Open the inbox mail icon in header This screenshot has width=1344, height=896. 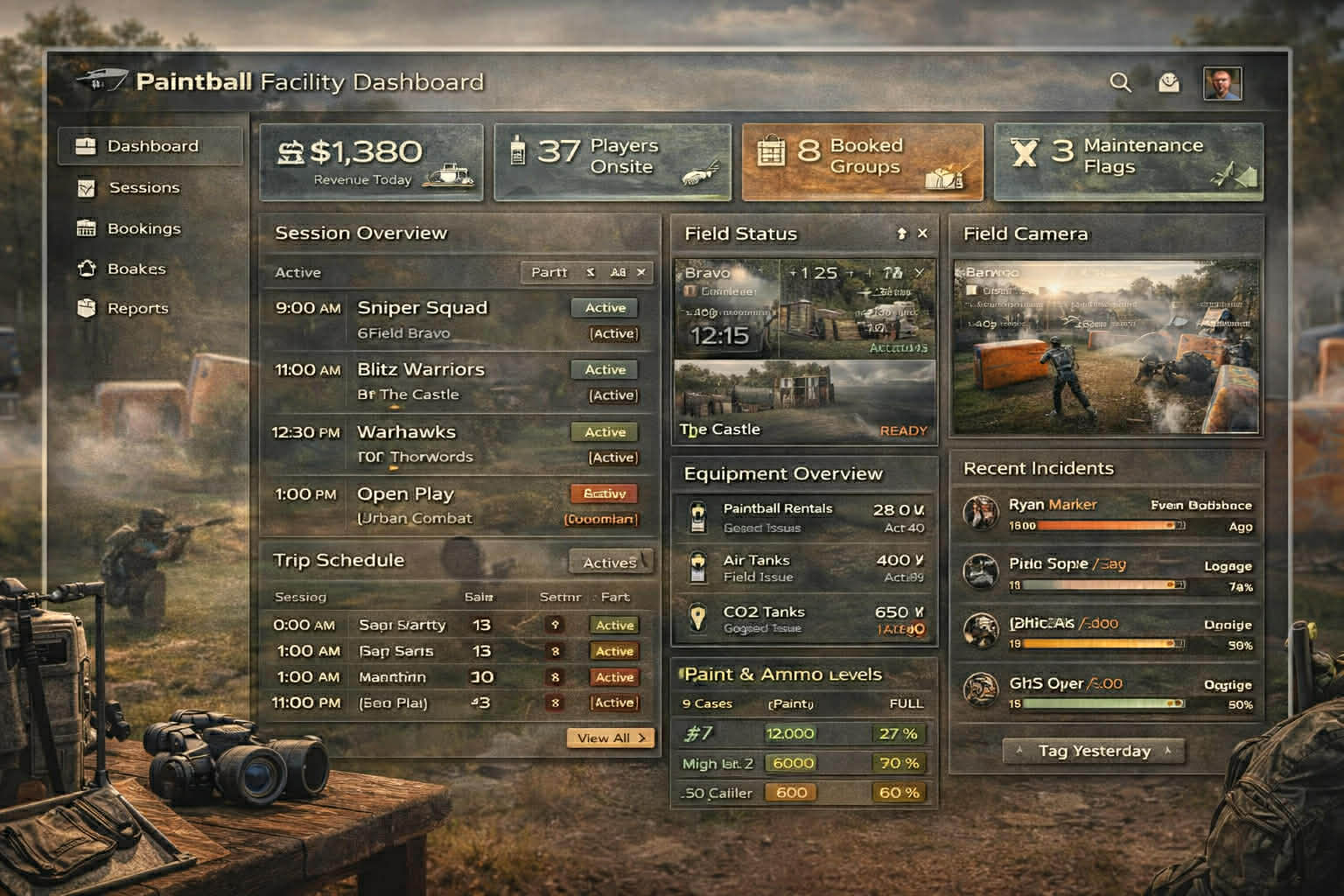(1167, 83)
